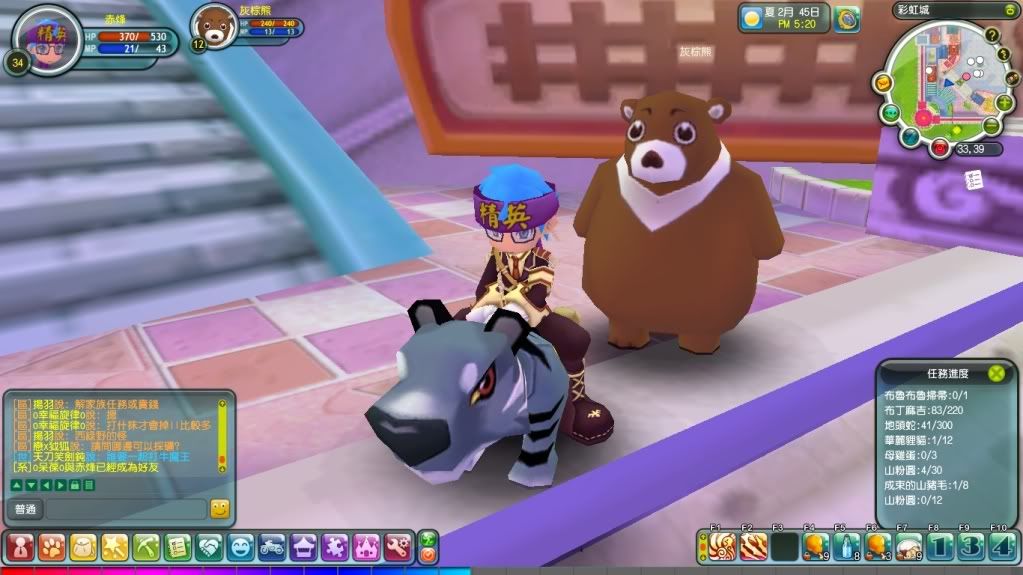Open the pickaxe gathering menu
Image resolution: width=1023 pixels, height=575 pixels.
click(x=146, y=546)
